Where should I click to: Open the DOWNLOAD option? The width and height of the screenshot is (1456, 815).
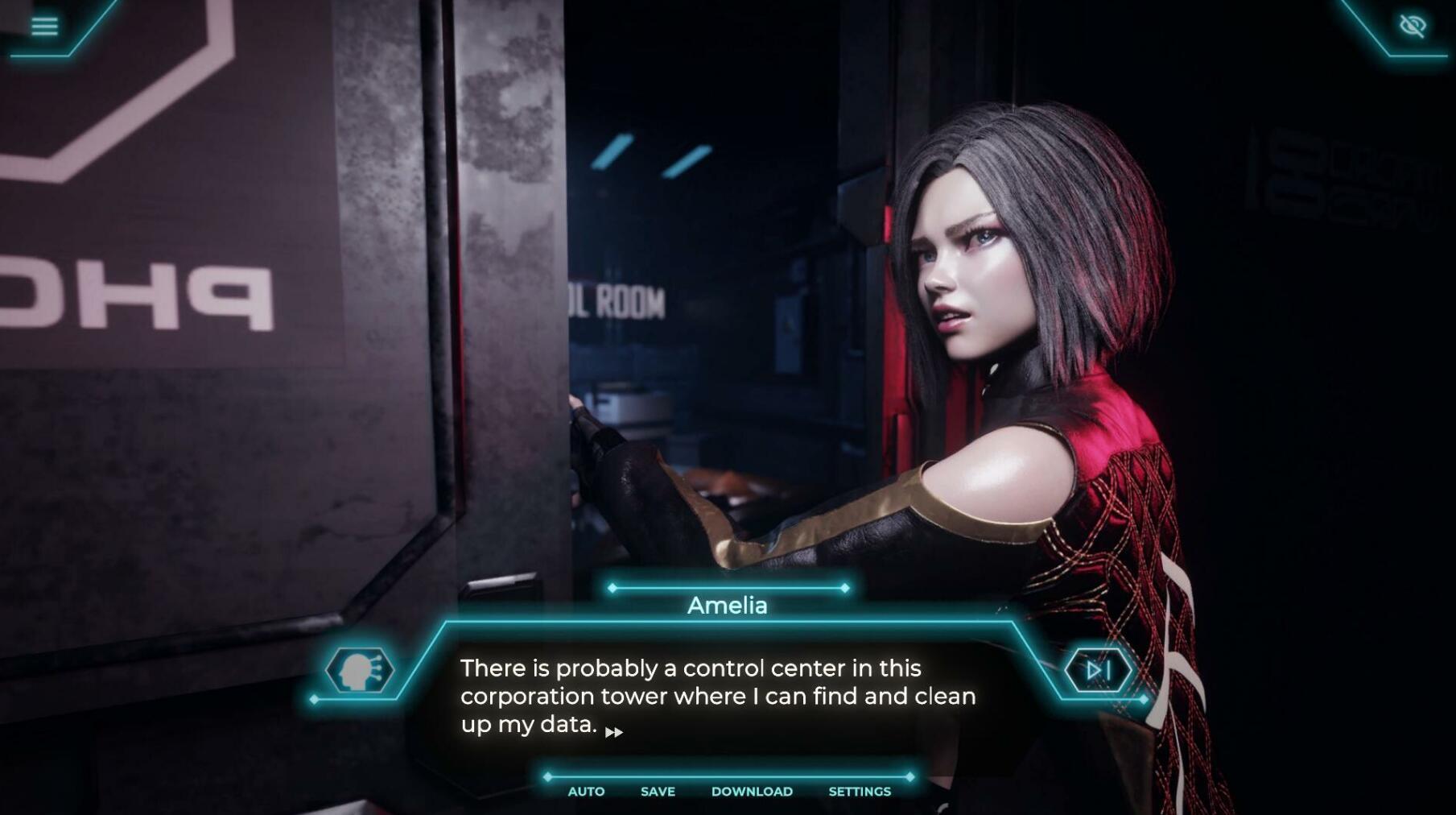(752, 792)
